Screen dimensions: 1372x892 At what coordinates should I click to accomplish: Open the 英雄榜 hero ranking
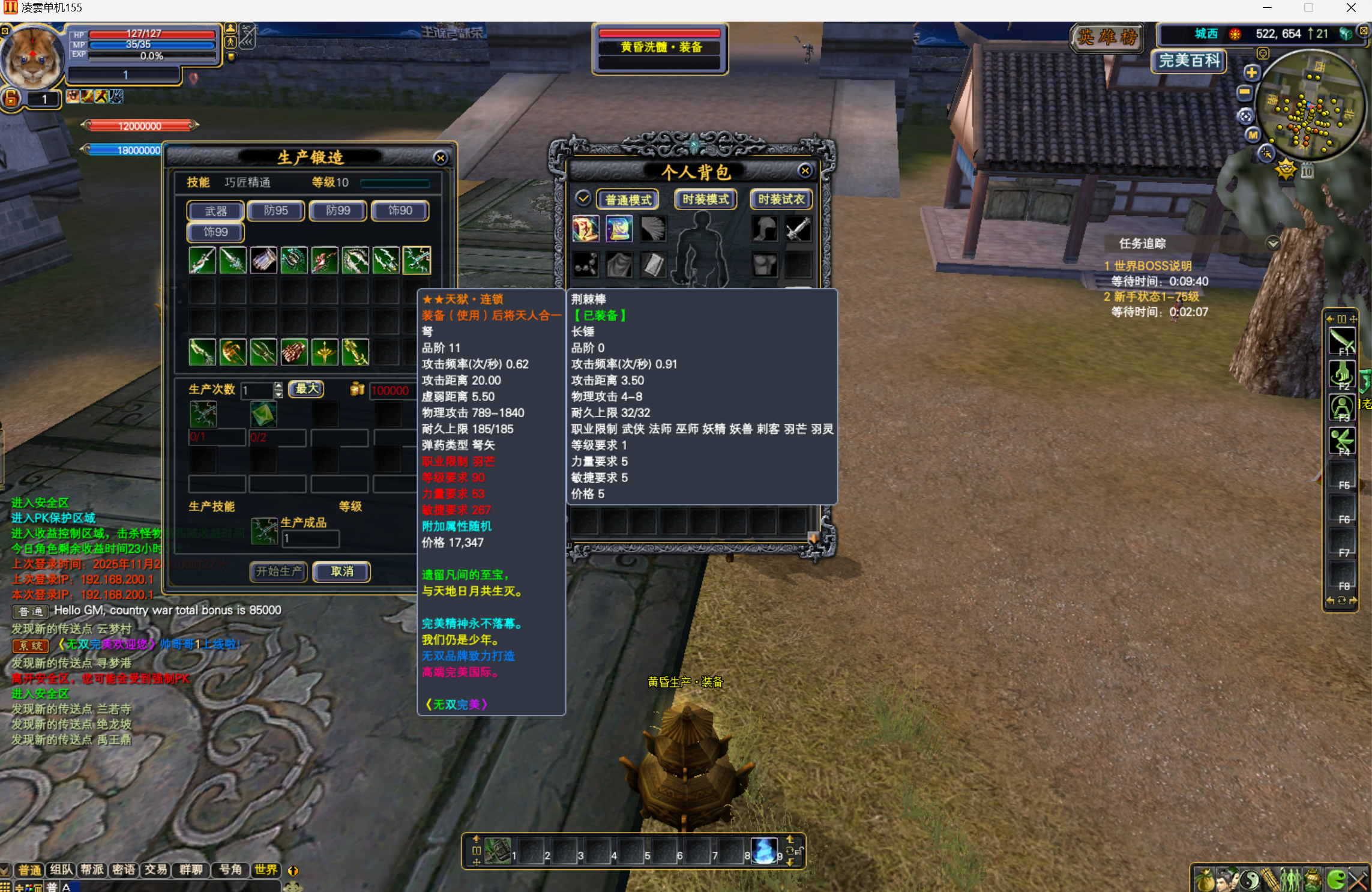click(x=1107, y=38)
